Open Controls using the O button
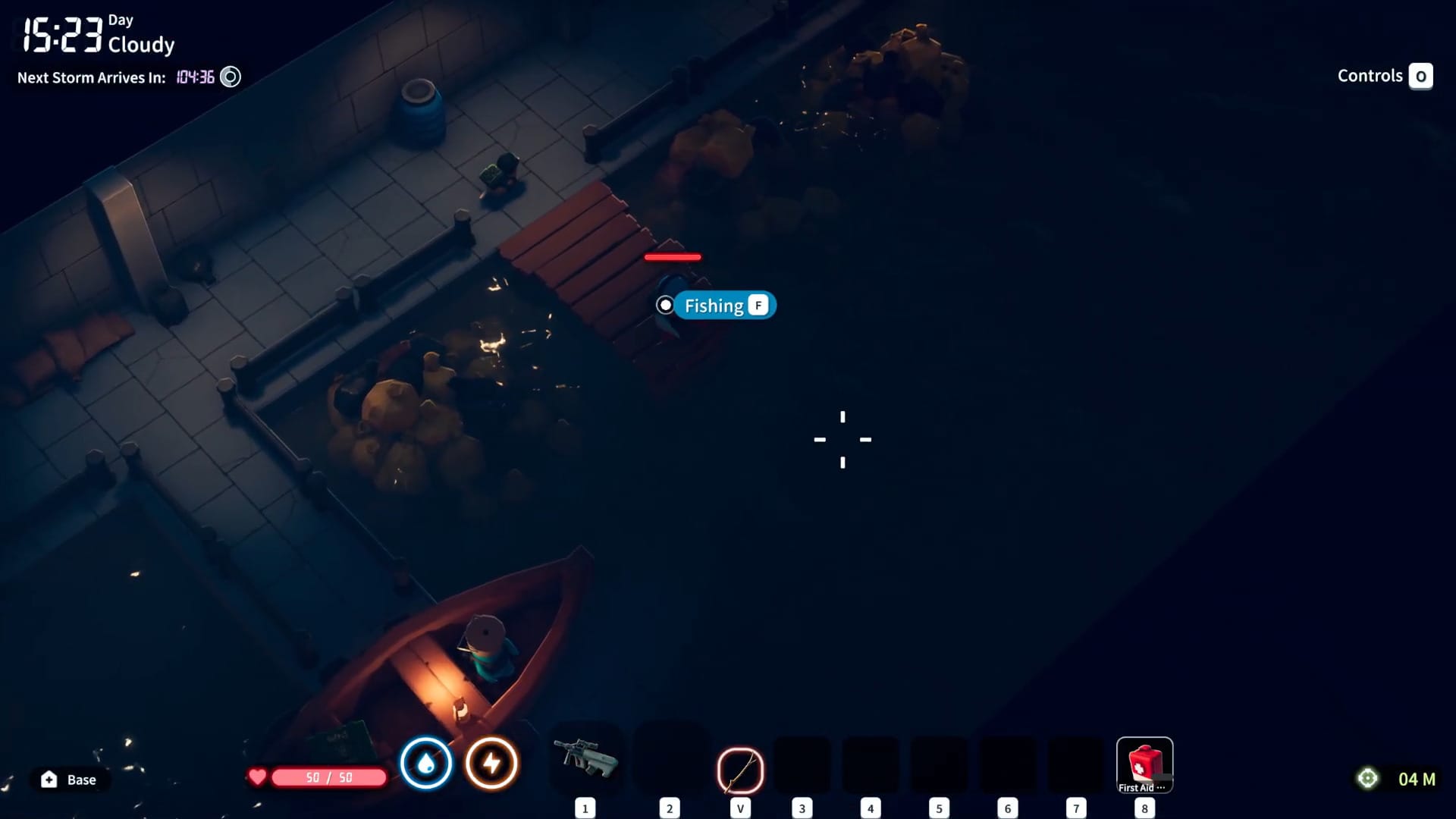 tap(1422, 76)
